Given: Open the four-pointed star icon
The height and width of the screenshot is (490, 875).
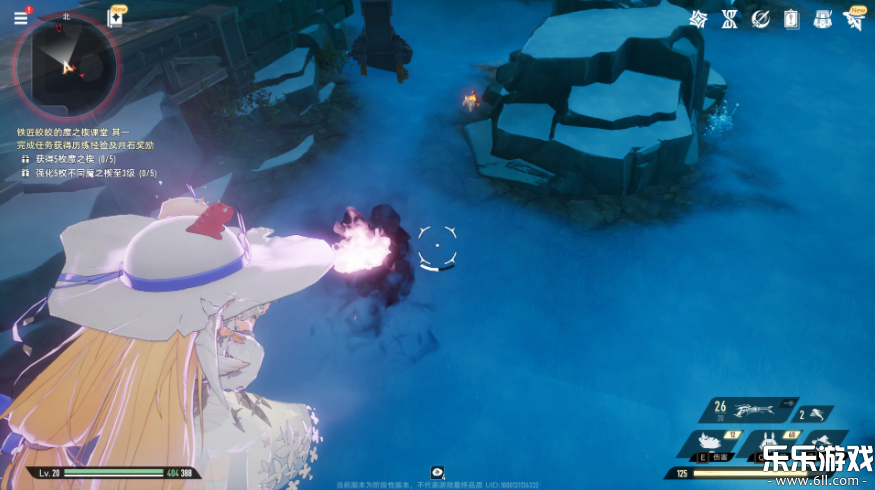Looking at the screenshot, I should coord(699,18).
